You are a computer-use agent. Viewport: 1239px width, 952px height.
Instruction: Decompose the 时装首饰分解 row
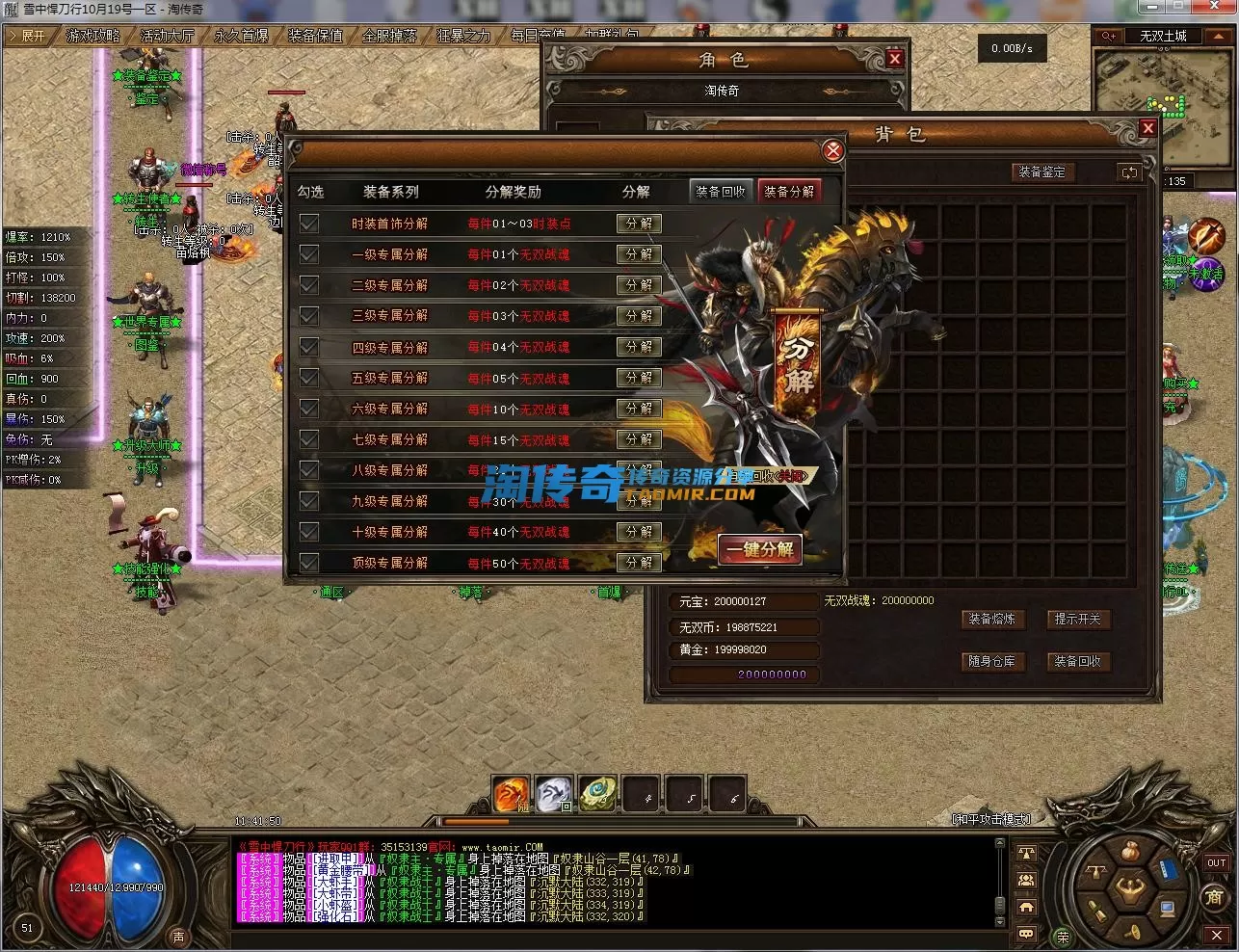pyautogui.click(x=639, y=224)
